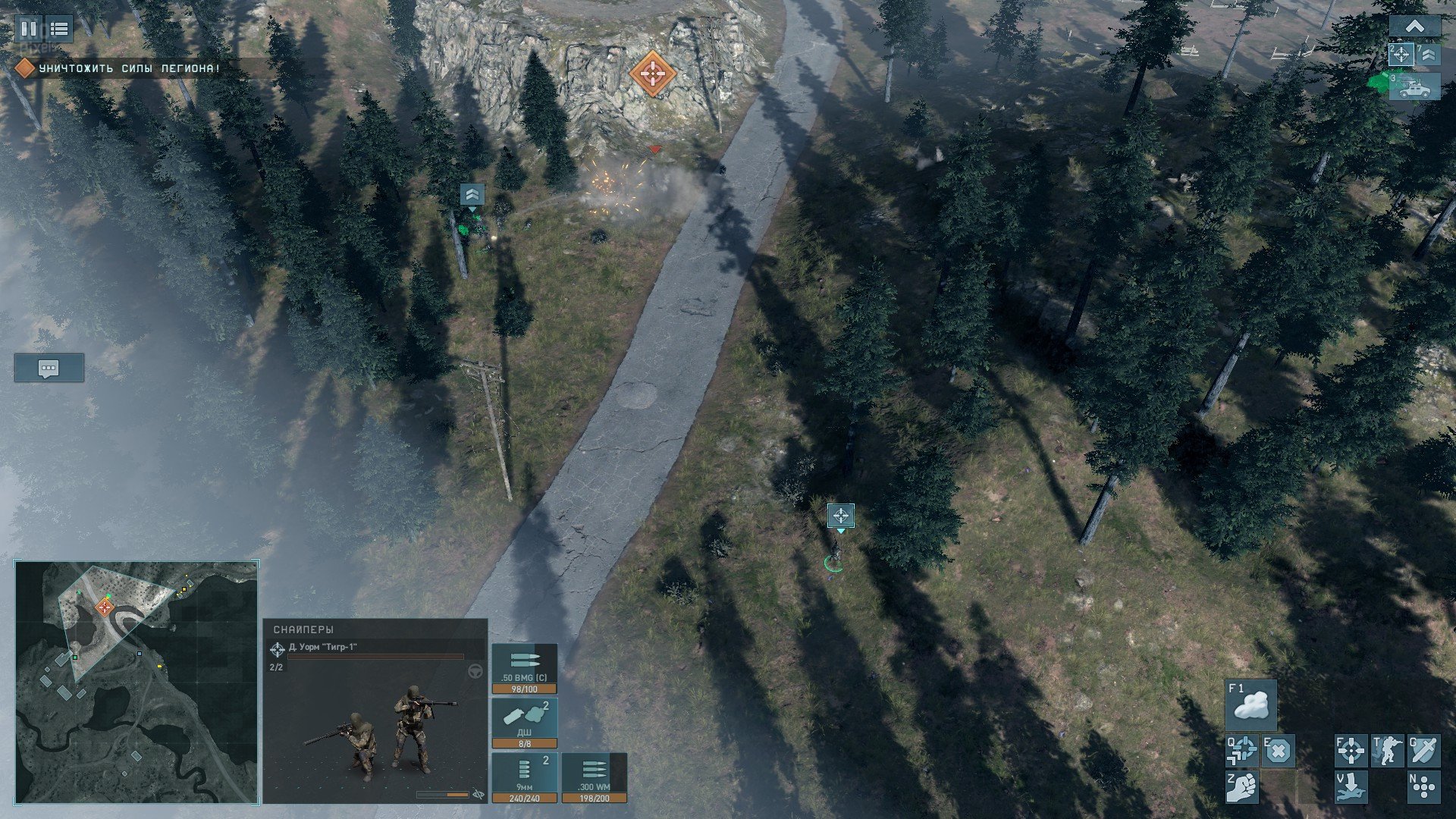Collapse the unit group panel arrow
The height and width of the screenshot is (819, 1456).
[1414, 27]
